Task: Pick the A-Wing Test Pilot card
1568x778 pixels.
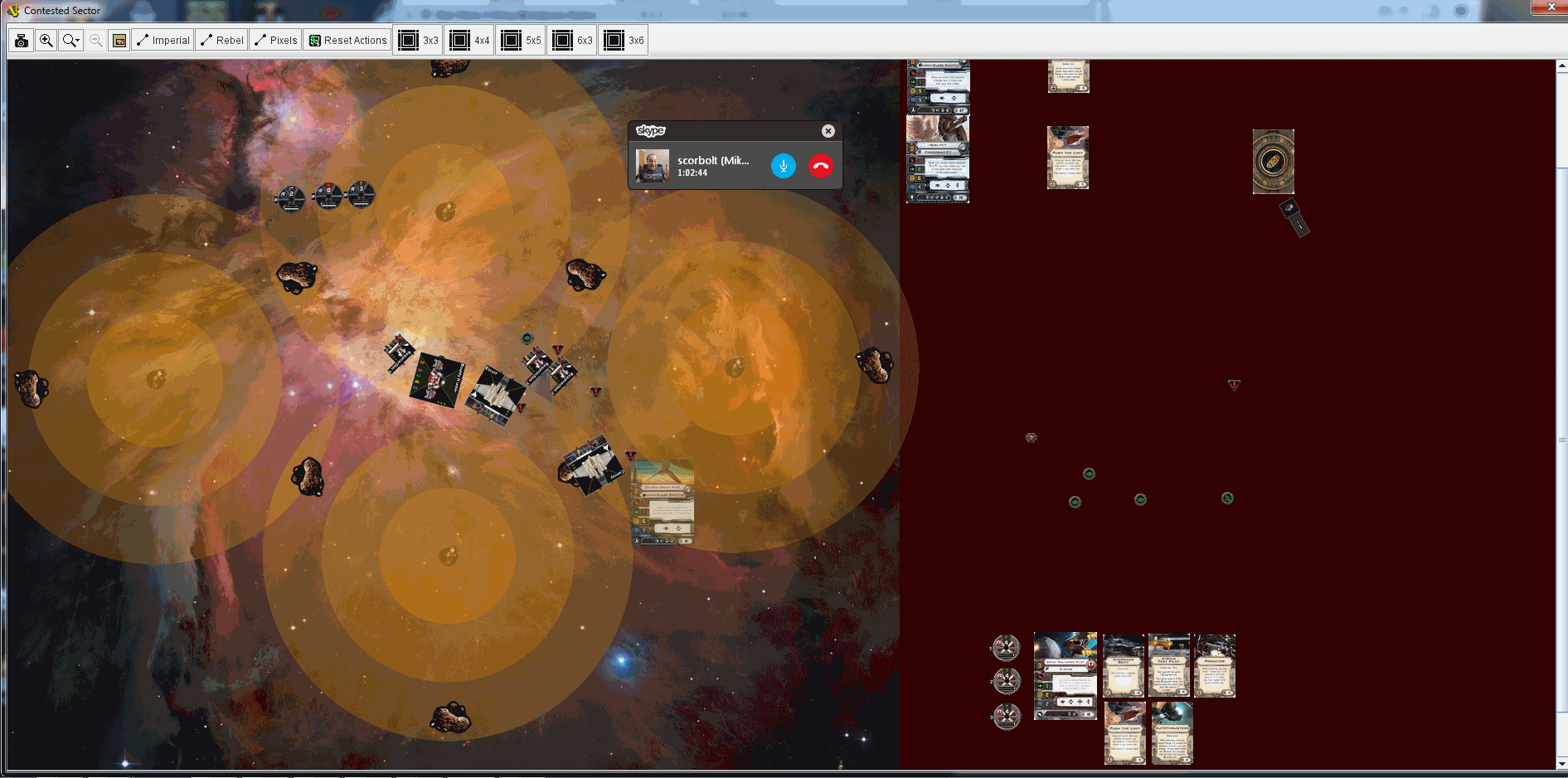Action: [x=1169, y=665]
